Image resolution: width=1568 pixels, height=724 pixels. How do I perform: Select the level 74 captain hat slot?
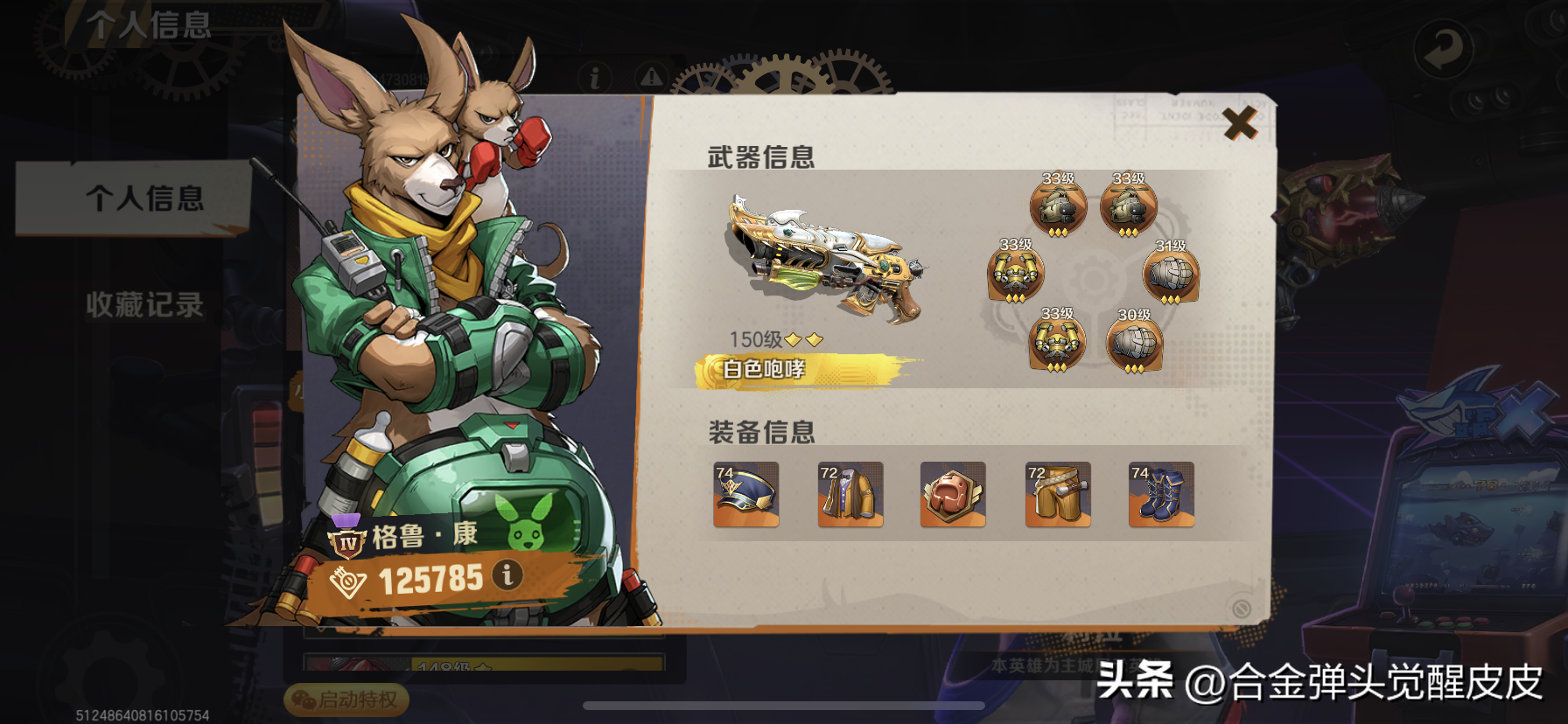click(745, 495)
